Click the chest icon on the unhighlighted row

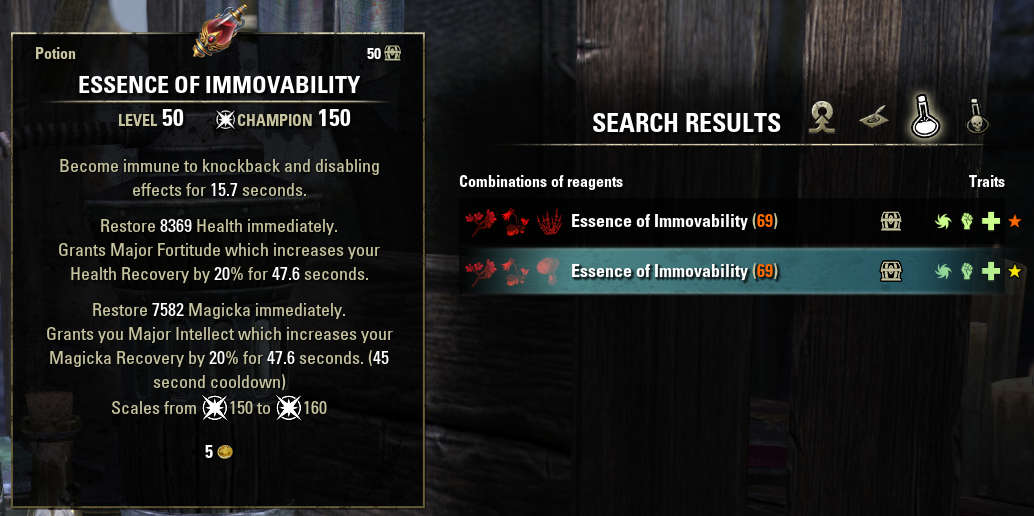(891, 221)
